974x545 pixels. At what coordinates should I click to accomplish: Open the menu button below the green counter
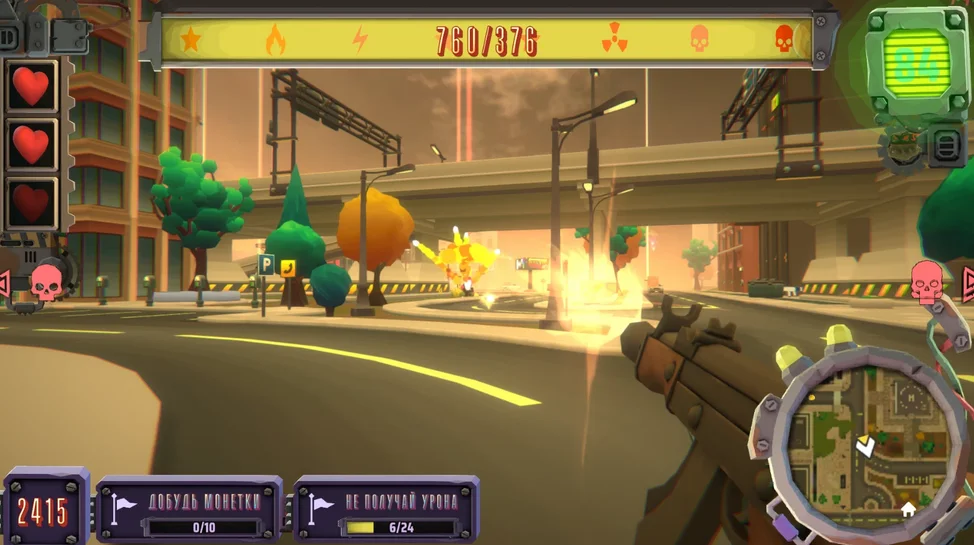[946, 147]
